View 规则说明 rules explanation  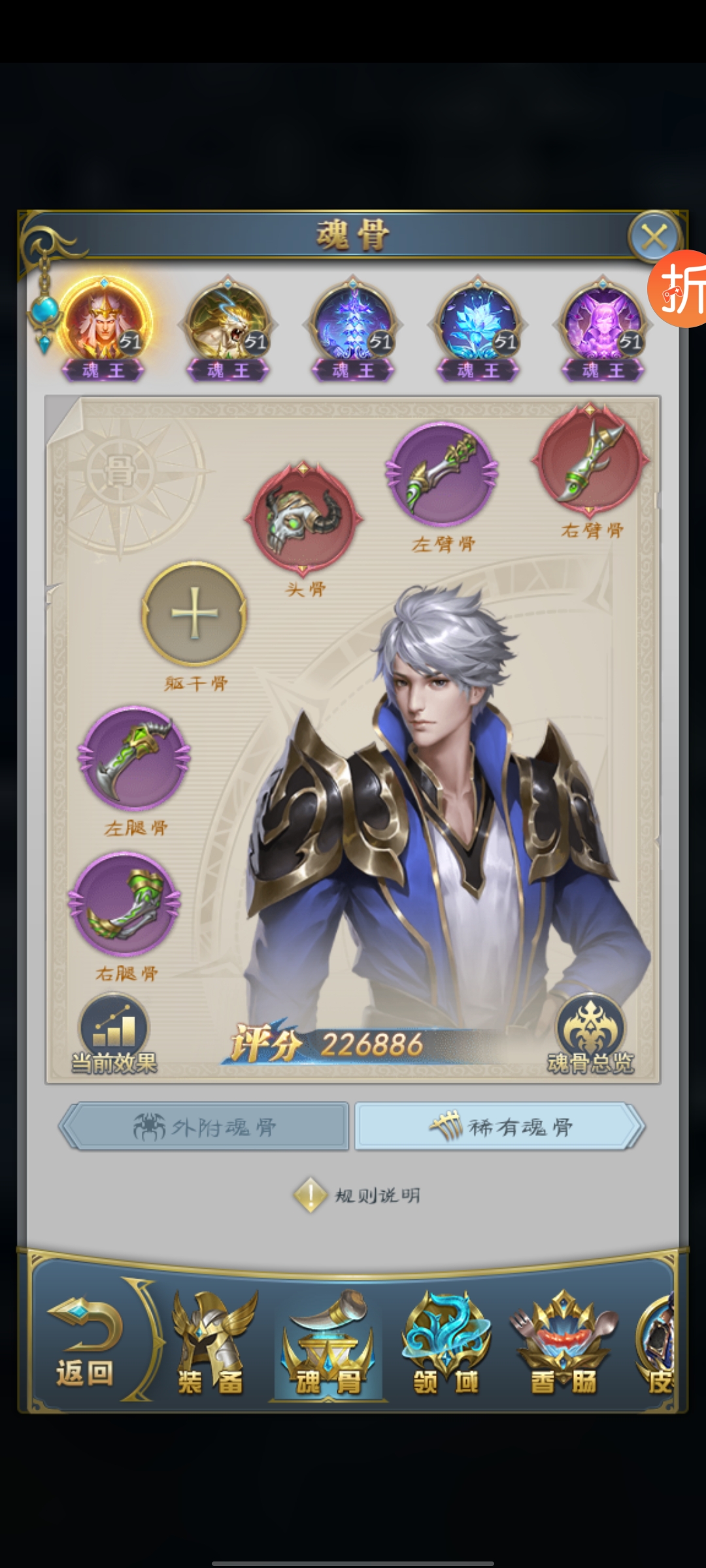pos(358,1195)
